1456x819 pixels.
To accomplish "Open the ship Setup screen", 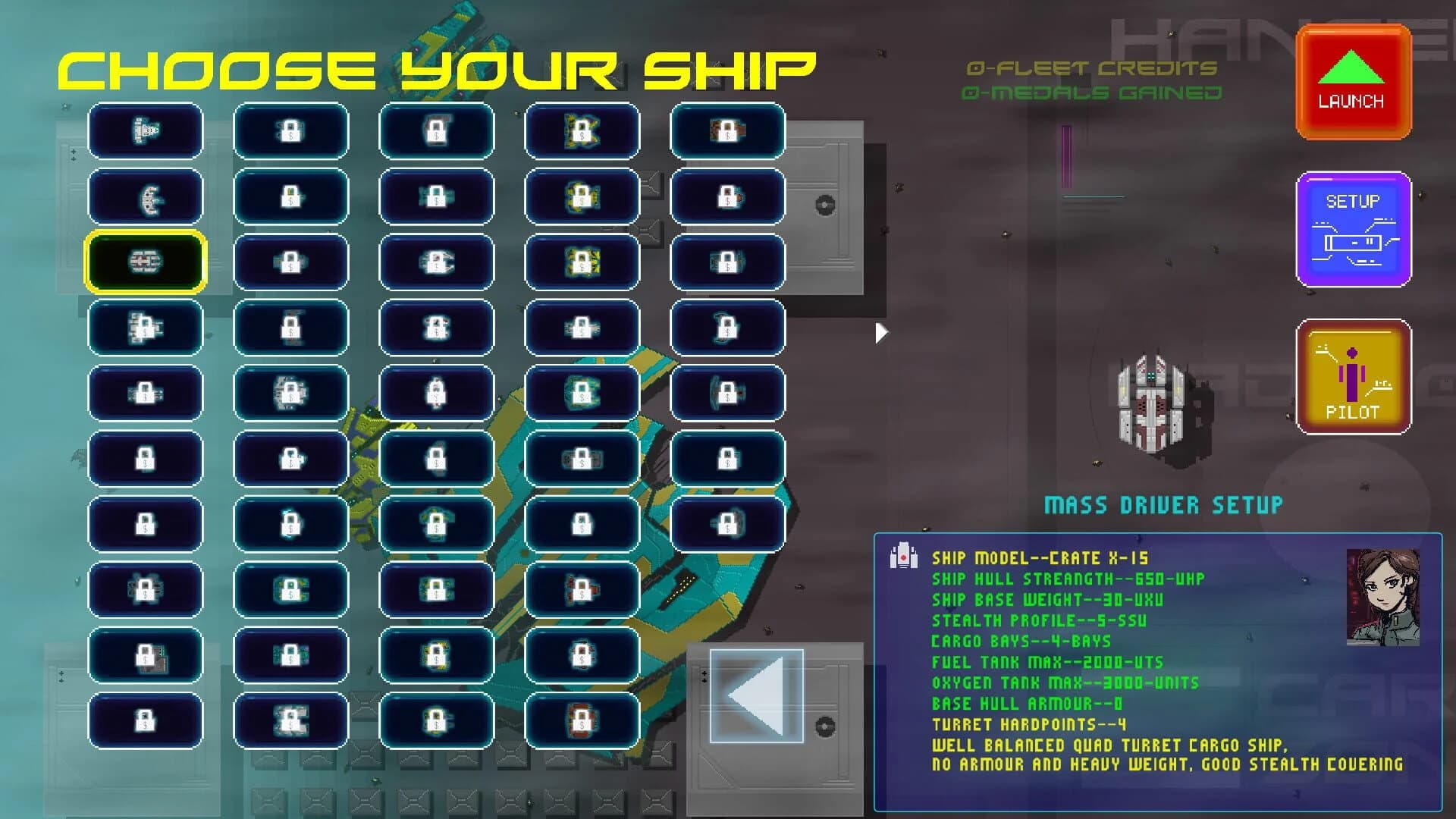I will pyautogui.click(x=1353, y=230).
